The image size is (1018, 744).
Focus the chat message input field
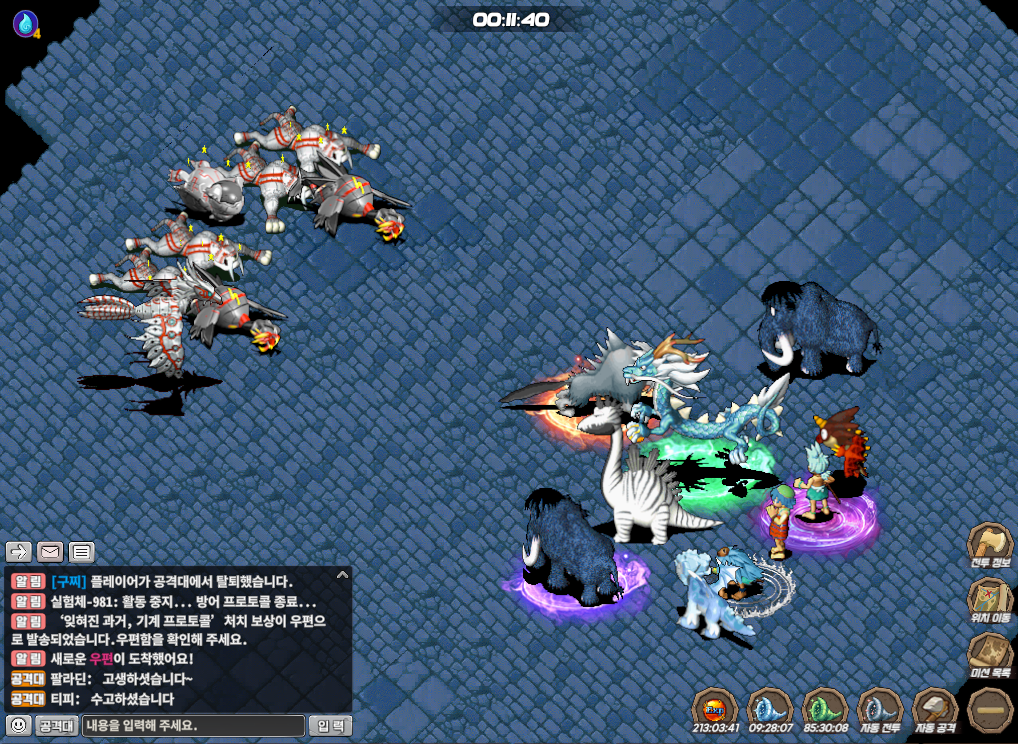coord(193,725)
